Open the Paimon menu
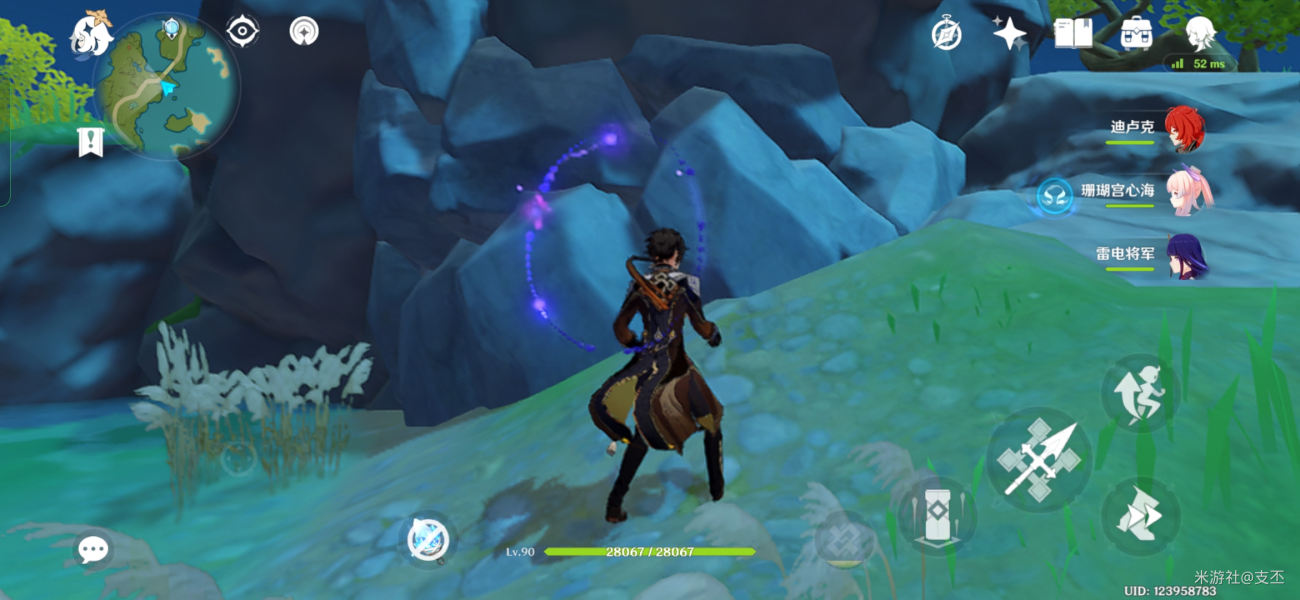 (x=90, y=35)
